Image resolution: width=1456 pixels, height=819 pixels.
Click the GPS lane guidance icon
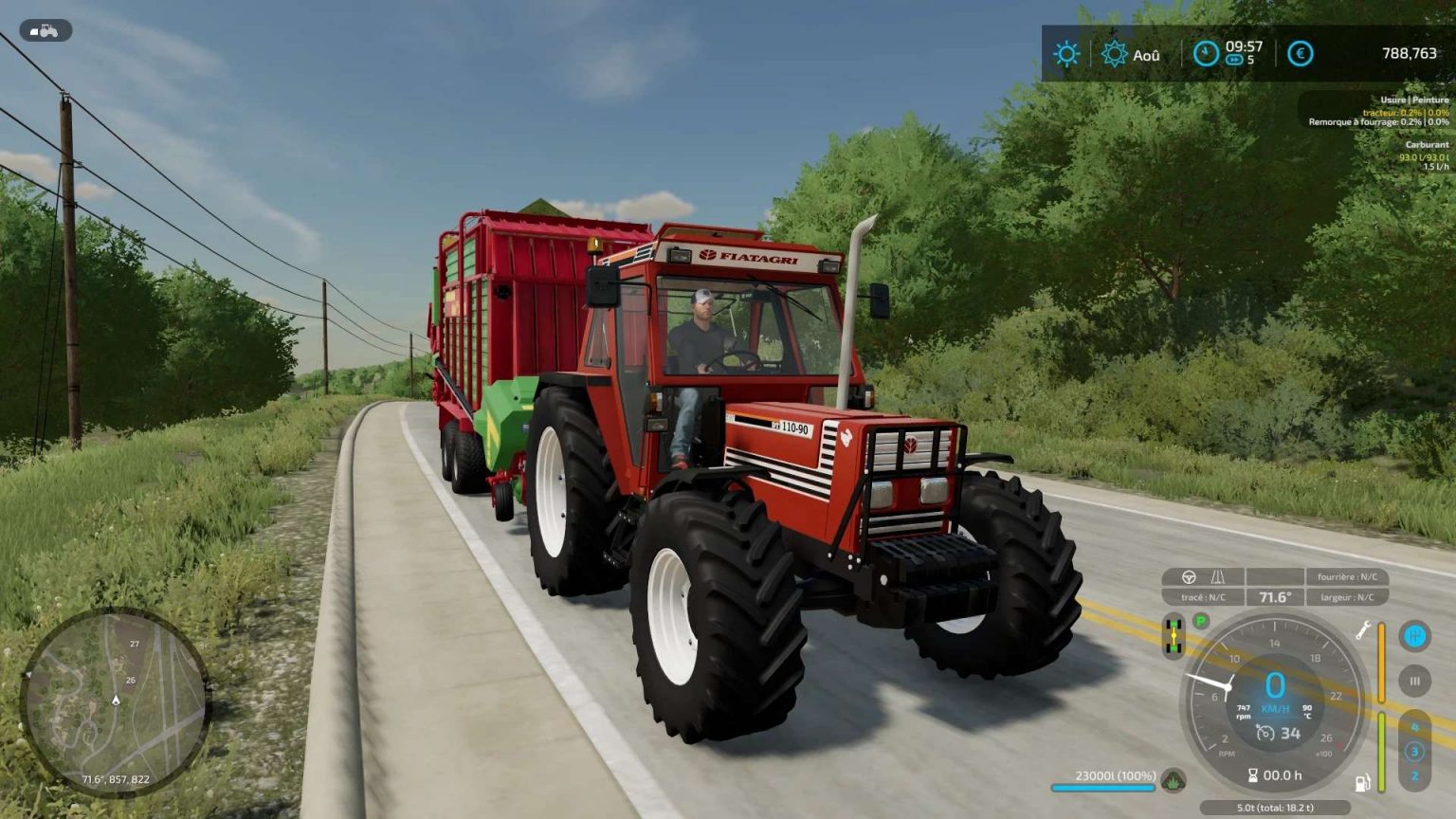[x=1216, y=577]
